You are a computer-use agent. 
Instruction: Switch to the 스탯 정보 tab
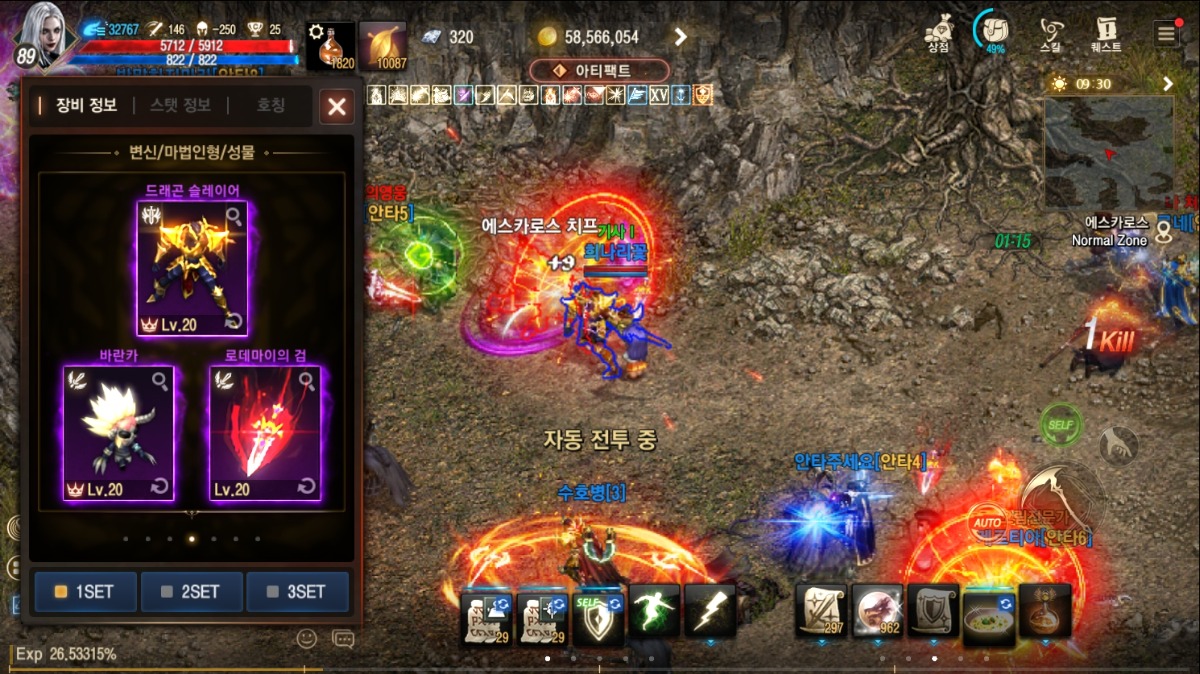tap(180, 105)
